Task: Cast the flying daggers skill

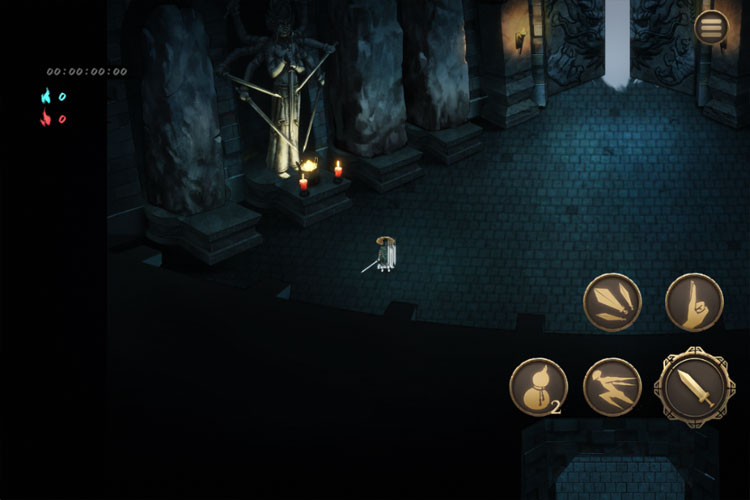Action: [x=612, y=302]
